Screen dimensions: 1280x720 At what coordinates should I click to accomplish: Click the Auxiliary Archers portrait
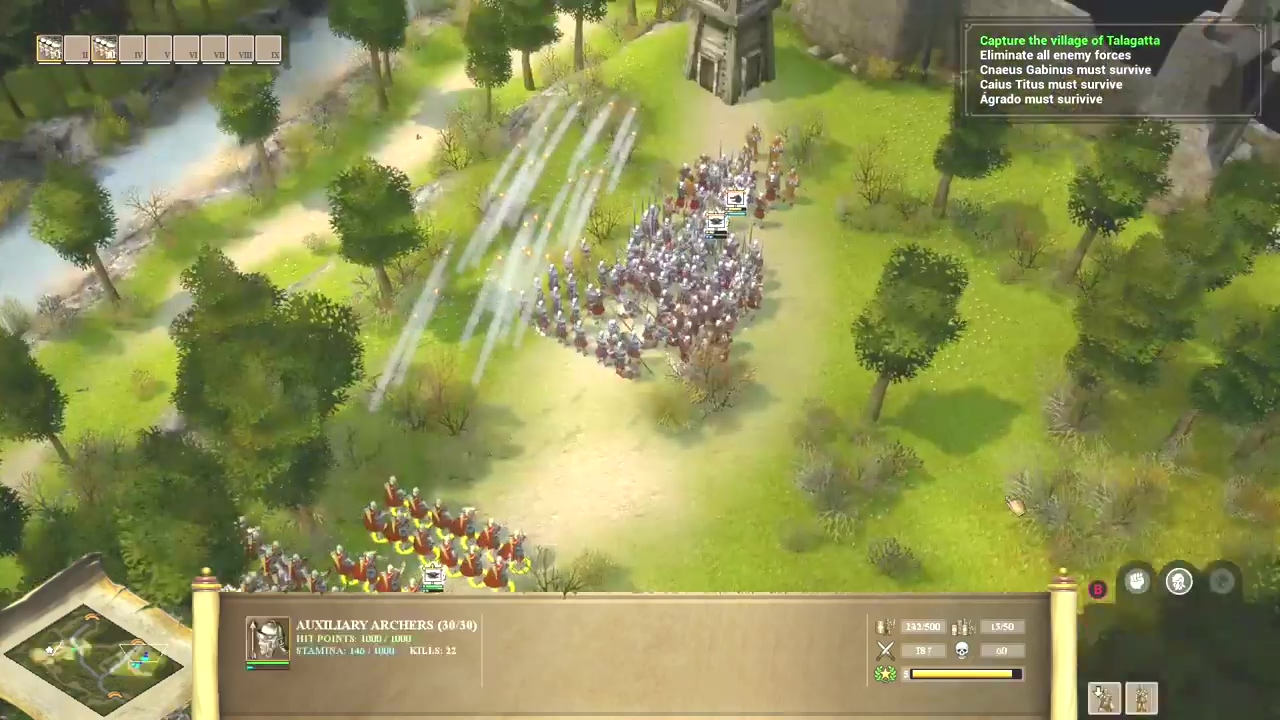pos(268,640)
